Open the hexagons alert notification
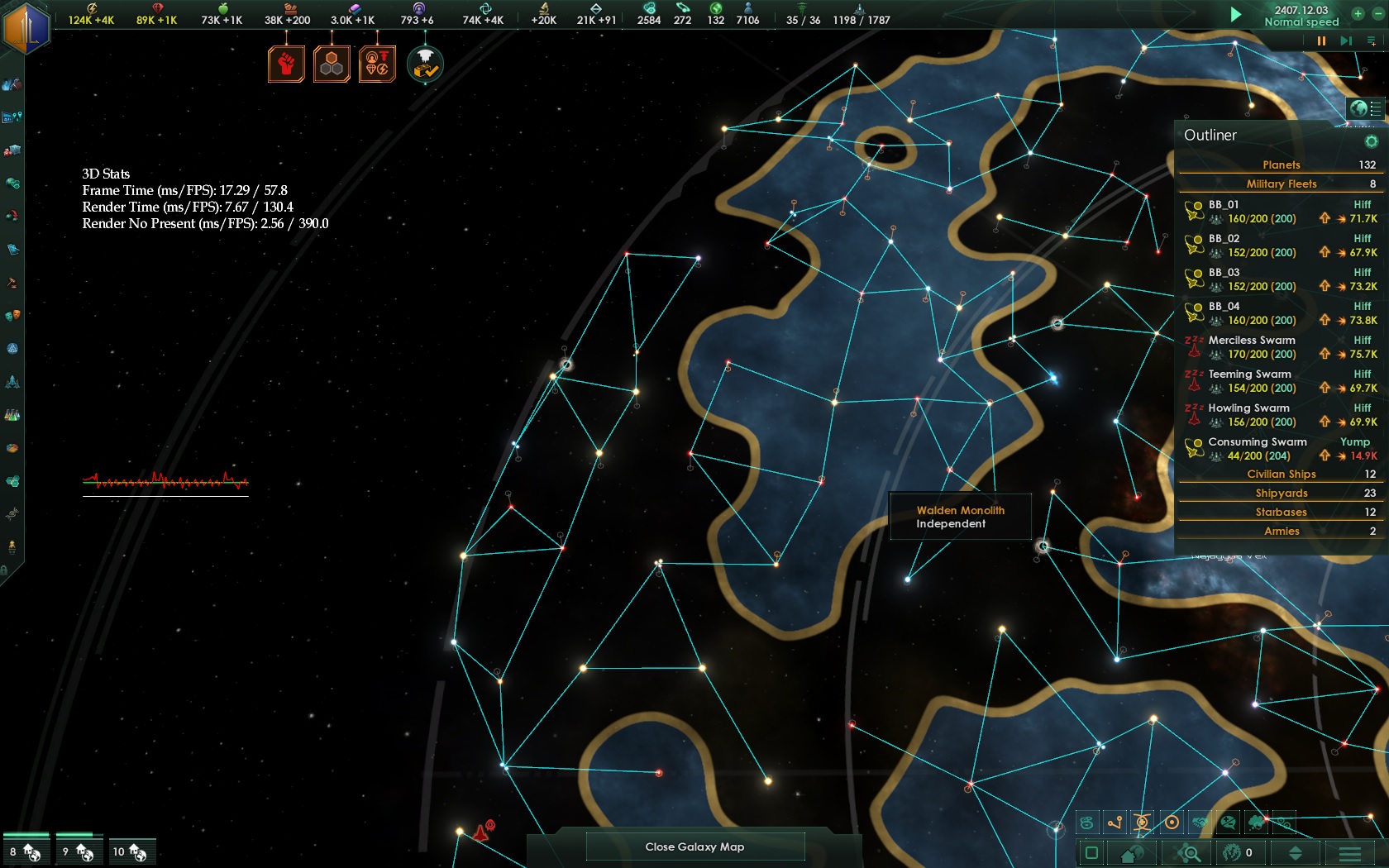The width and height of the screenshot is (1389, 868). coord(332,64)
